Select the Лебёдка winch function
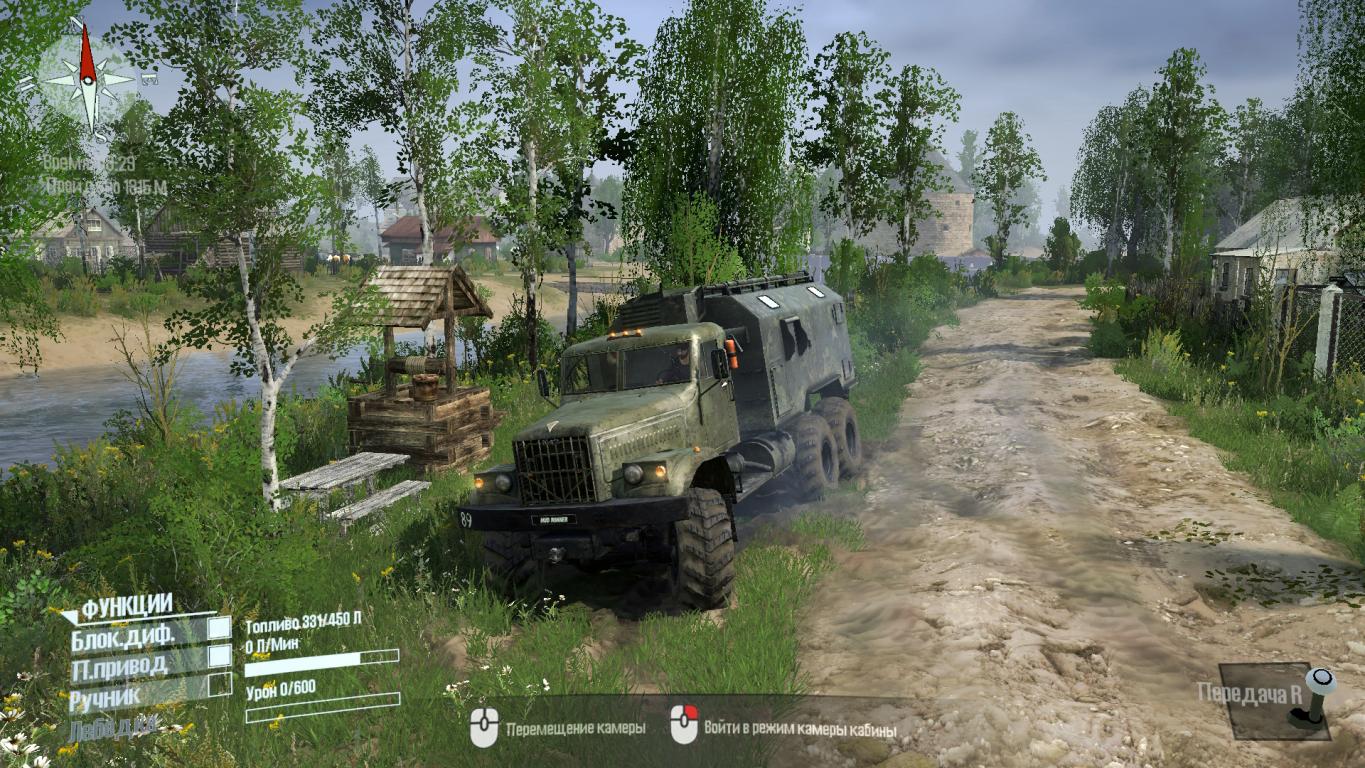Image resolution: width=1365 pixels, height=768 pixels. 113,727
